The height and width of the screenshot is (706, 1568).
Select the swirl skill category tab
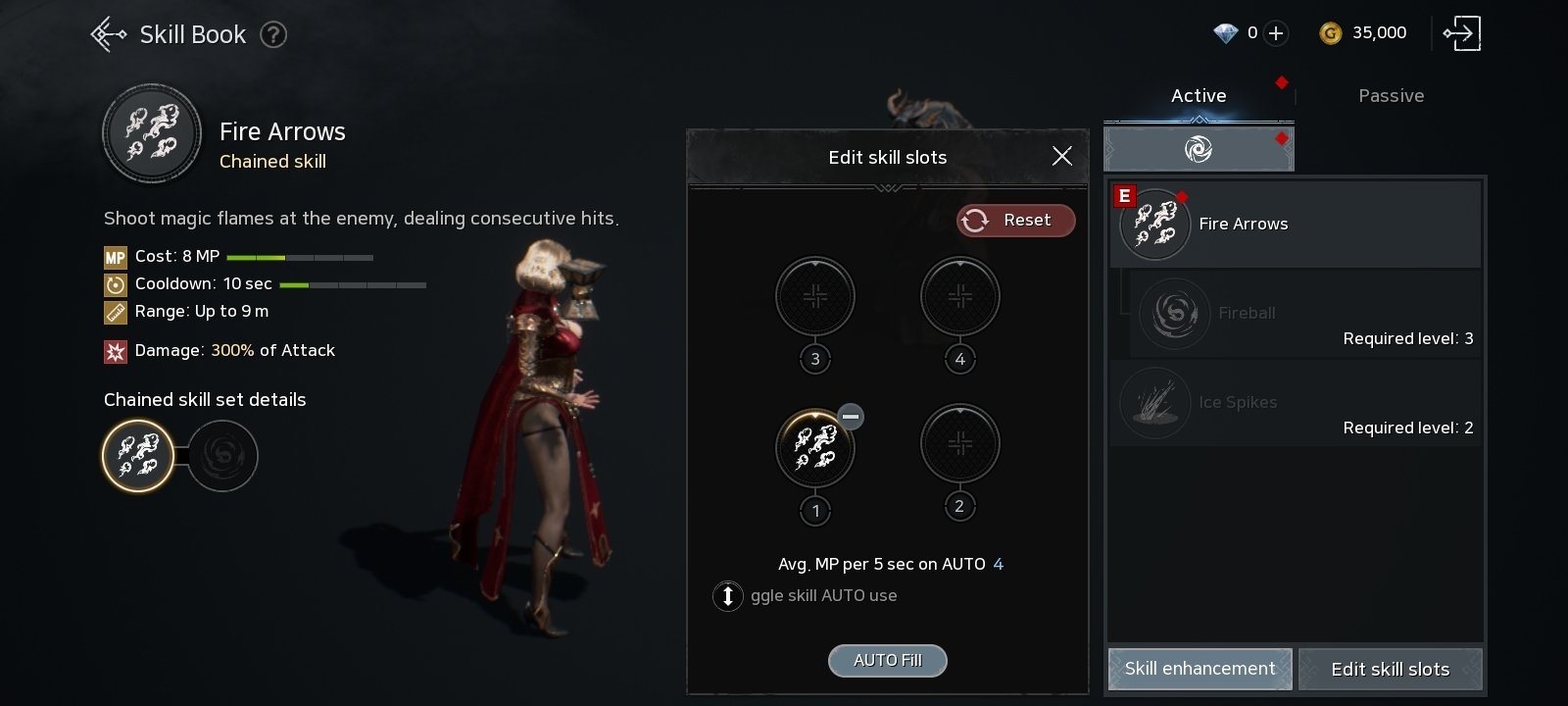pos(1199,149)
